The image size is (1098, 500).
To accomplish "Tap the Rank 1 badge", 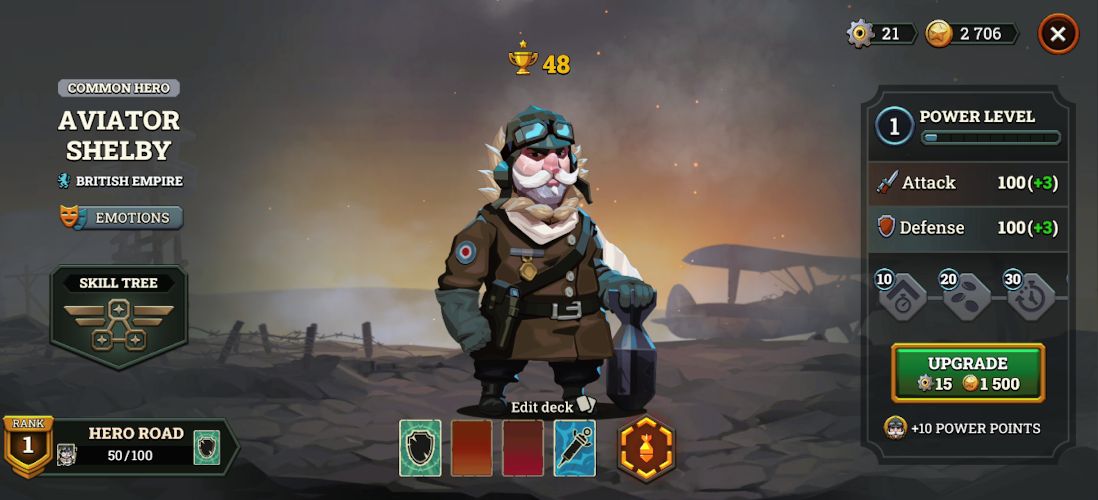I will pos(27,444).
